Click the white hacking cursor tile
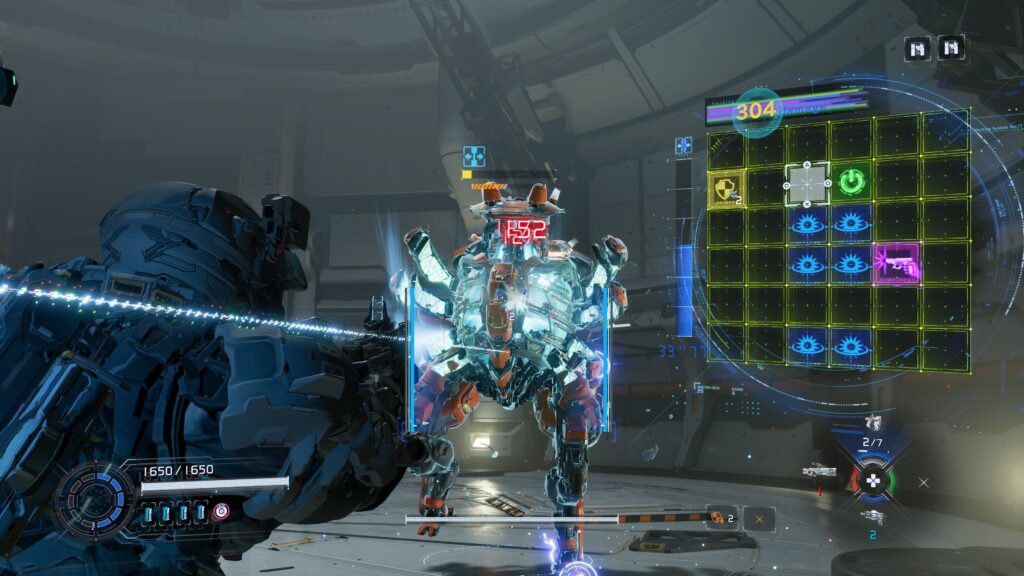 click(x=807, y=184)
